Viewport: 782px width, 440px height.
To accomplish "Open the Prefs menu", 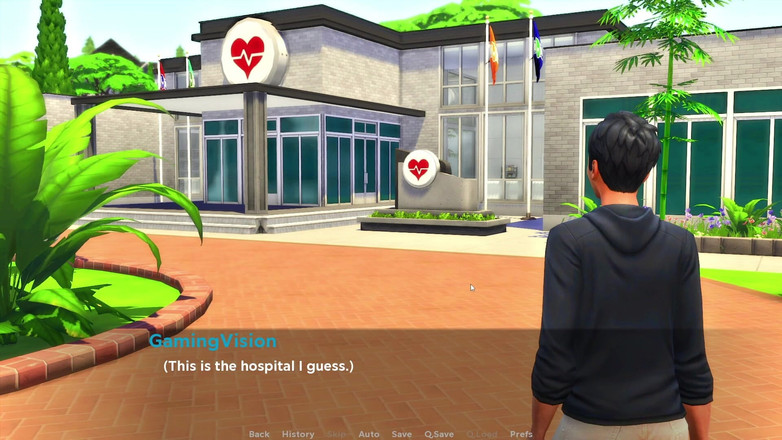I will coord(521,434).
